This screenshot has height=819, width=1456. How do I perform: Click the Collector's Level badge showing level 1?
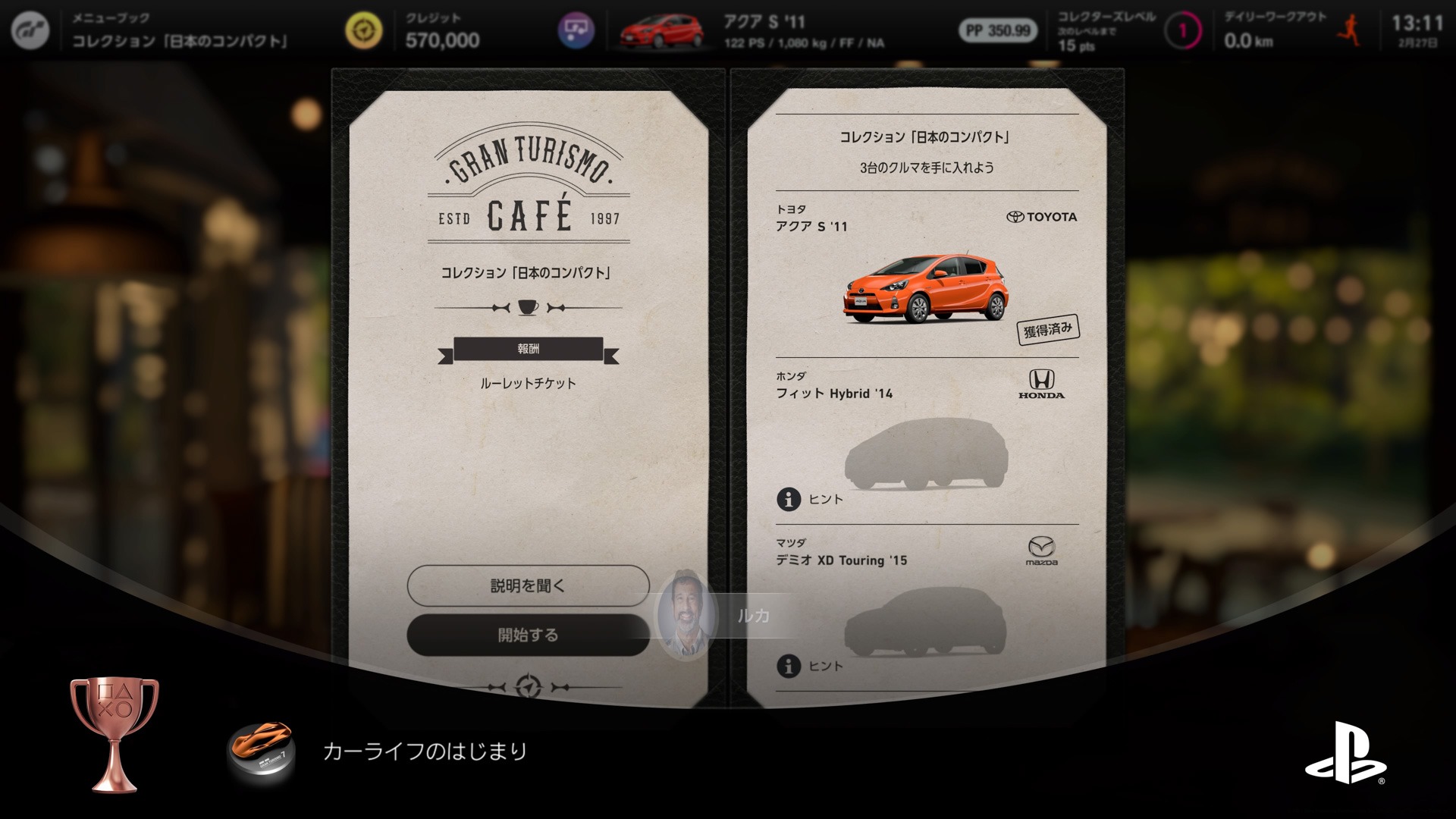[x=1181, y=30]
